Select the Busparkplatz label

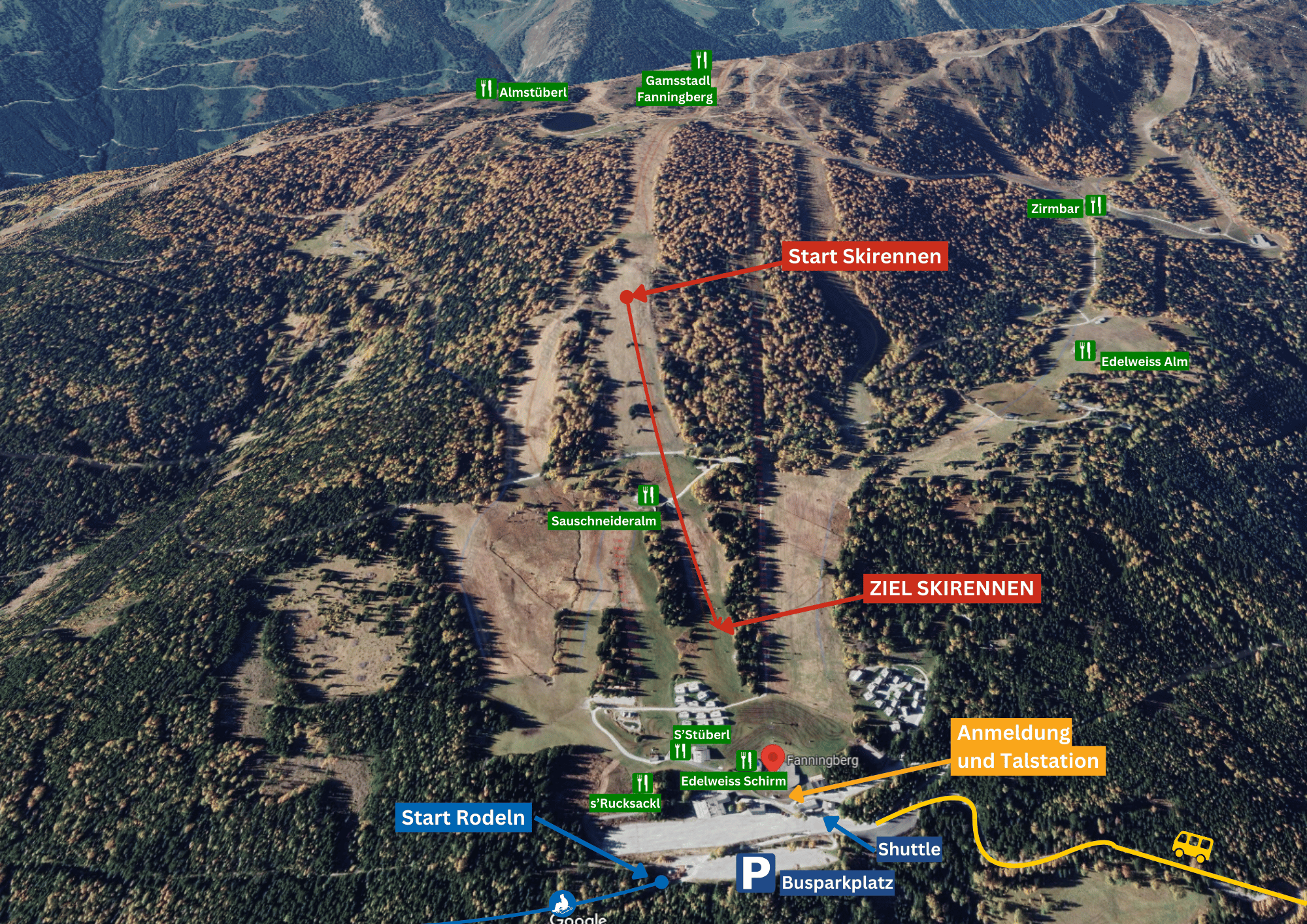(836, 883)
